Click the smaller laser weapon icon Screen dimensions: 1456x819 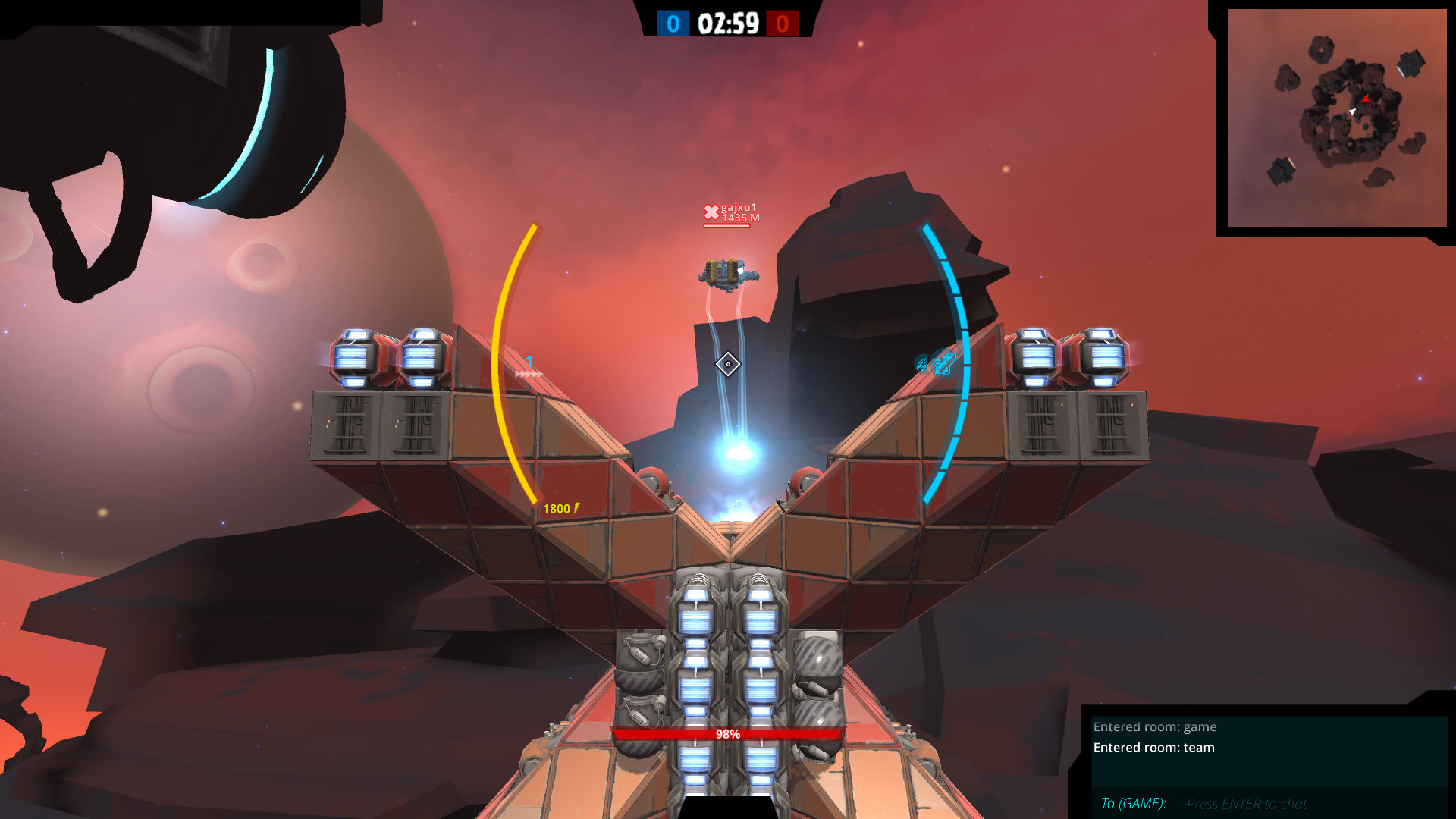click(923, 365)
